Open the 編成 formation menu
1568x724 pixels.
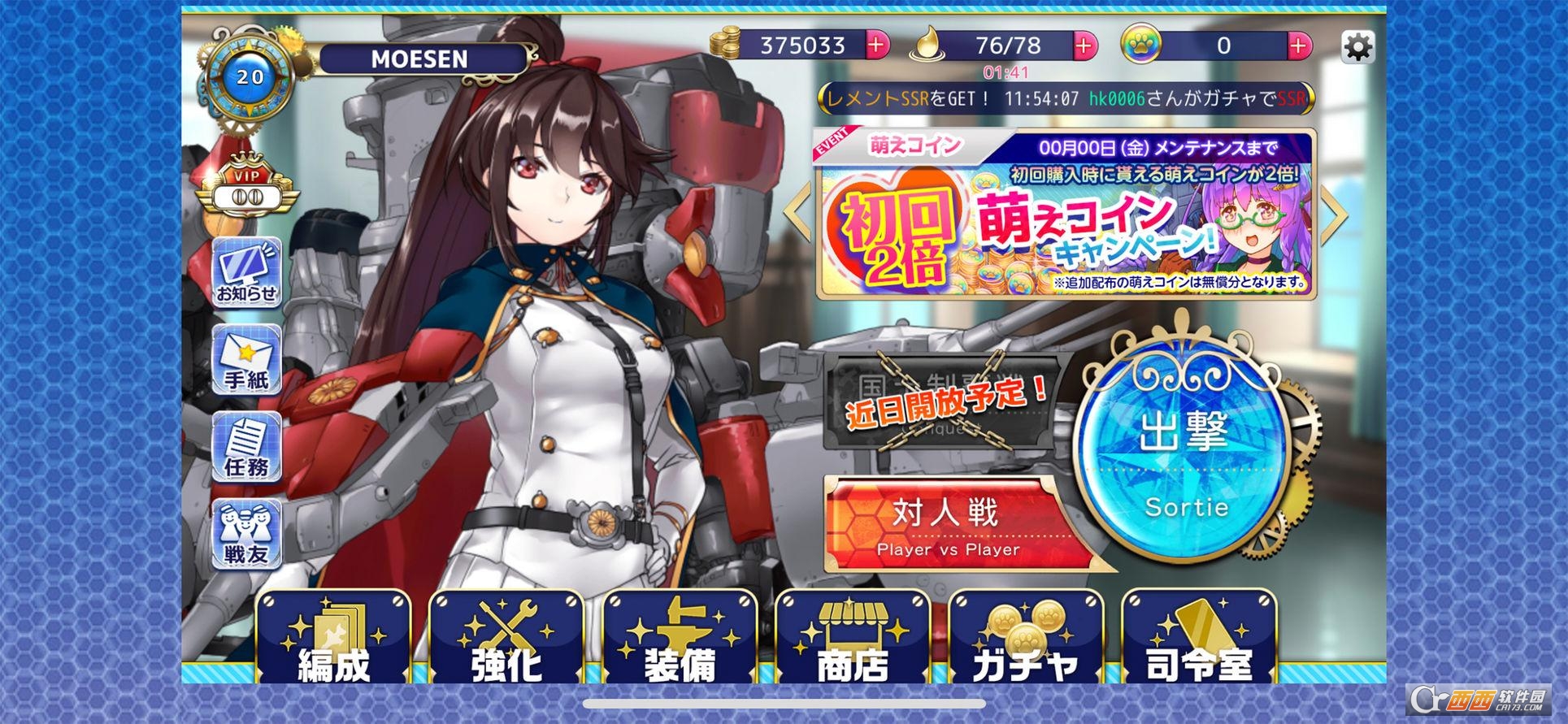(x=334, y=639)
